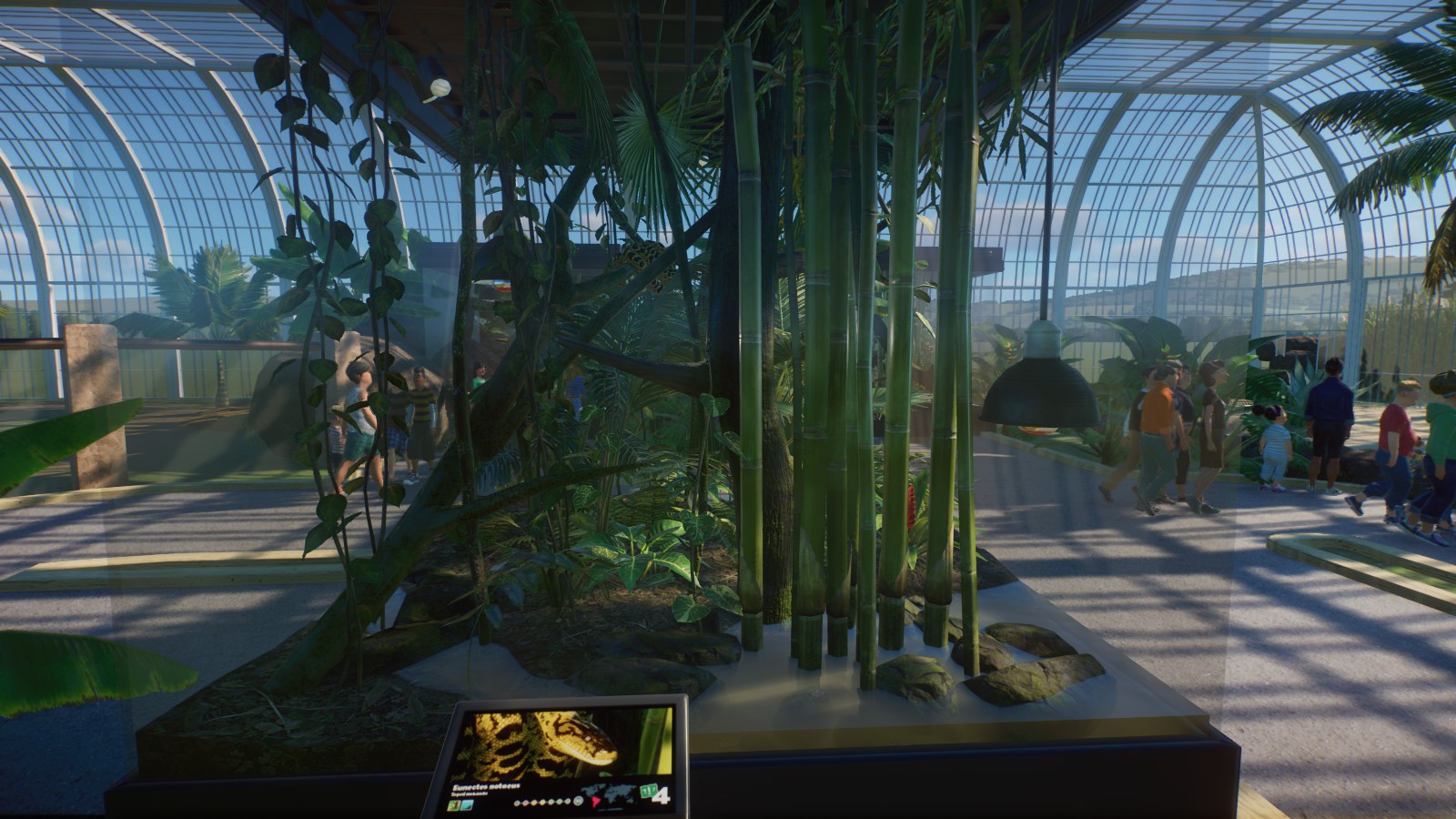Select the exhibit info display screen
Viewport: 1456px width, 819px height.
click(x=564, y=755)
